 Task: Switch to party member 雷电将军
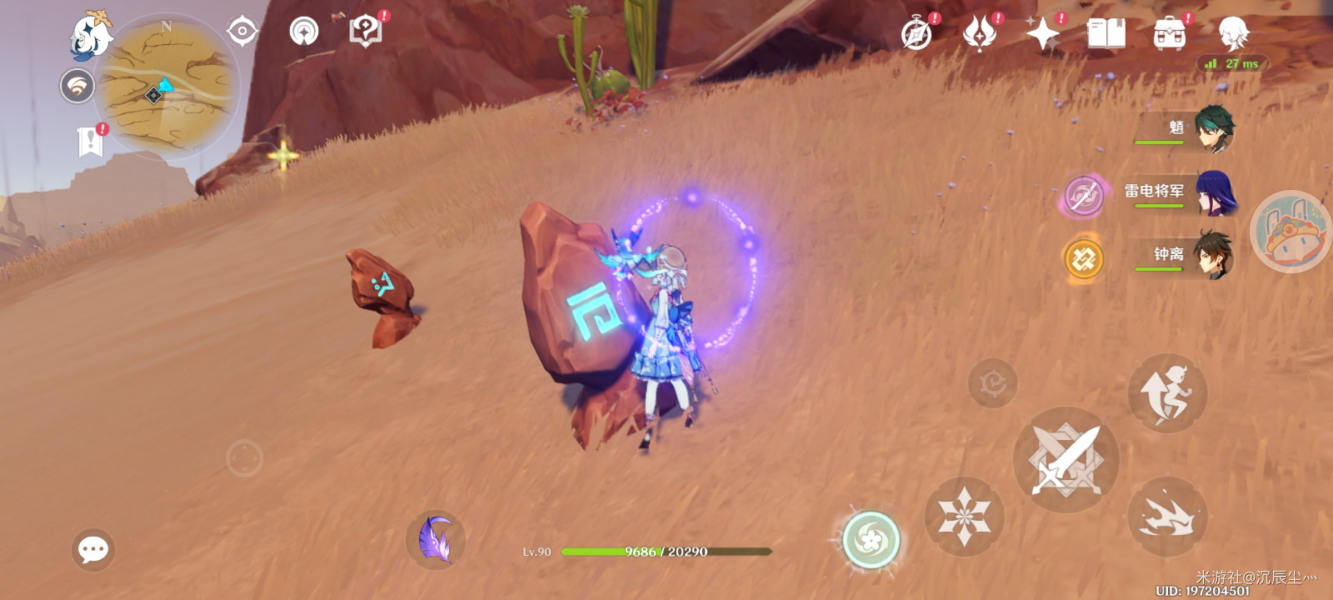[x=1214, y=193]
